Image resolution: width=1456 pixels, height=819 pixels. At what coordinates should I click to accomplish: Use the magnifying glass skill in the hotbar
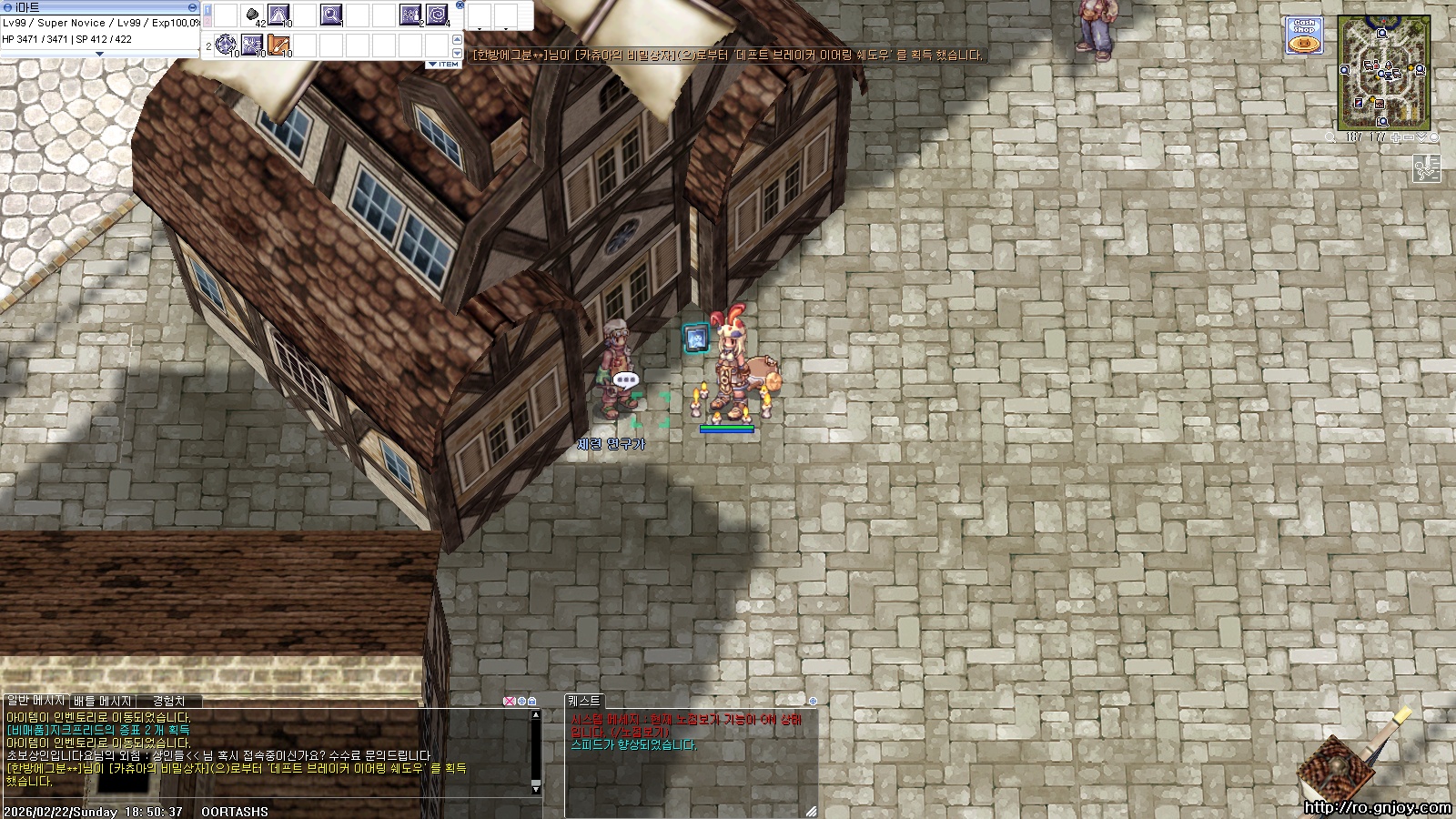pyautogui.click(x=330, y=15)
